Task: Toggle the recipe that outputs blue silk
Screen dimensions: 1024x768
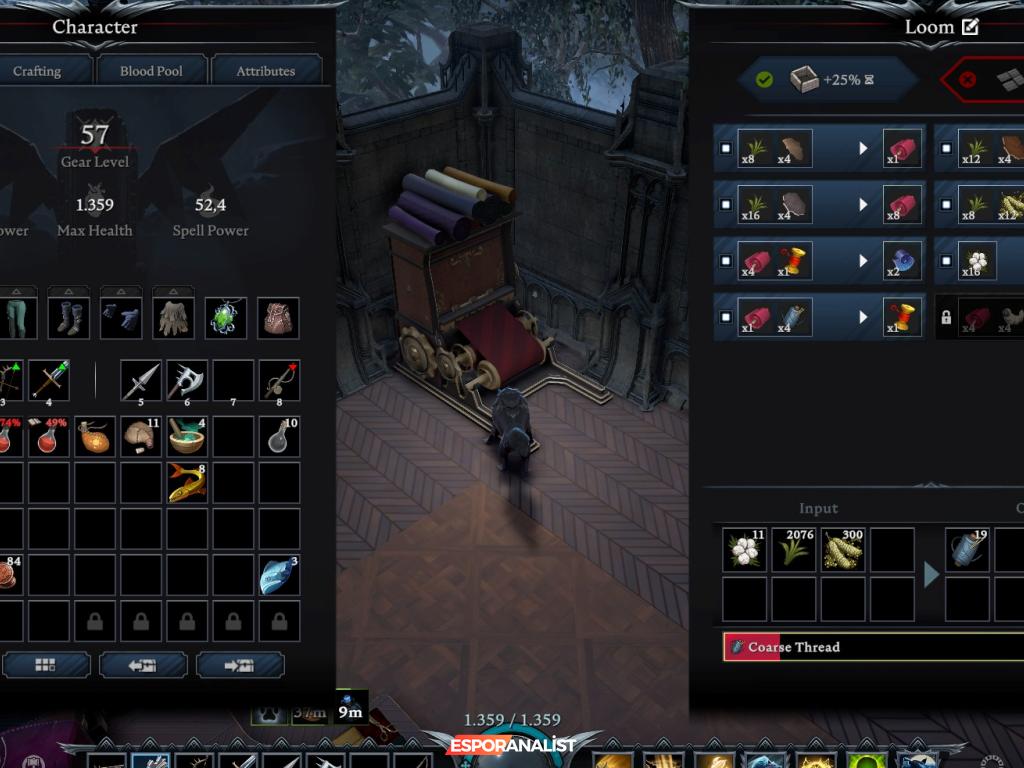Action: 726,261
